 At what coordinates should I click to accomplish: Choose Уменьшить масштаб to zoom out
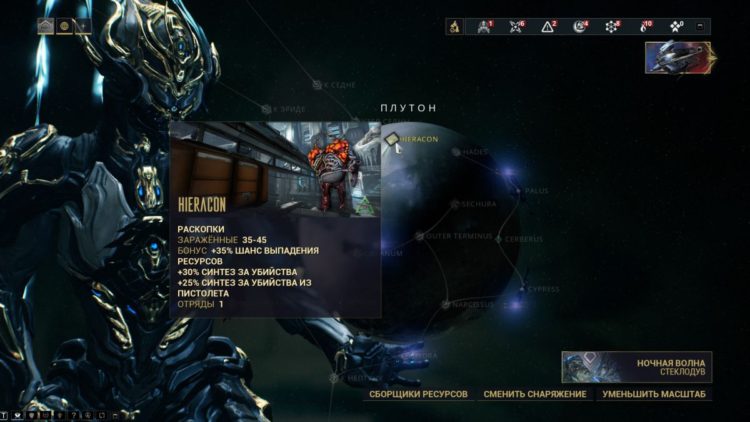(x=654, y=394)
